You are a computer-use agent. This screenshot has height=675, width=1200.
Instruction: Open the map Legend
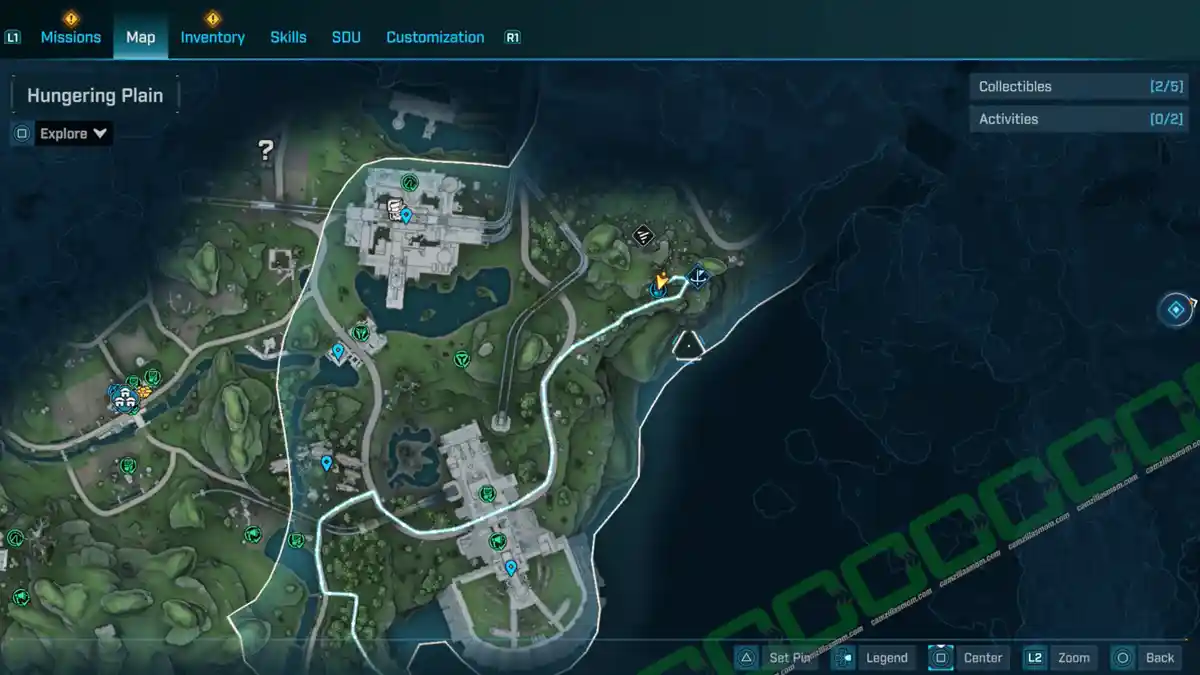(874, 657)
